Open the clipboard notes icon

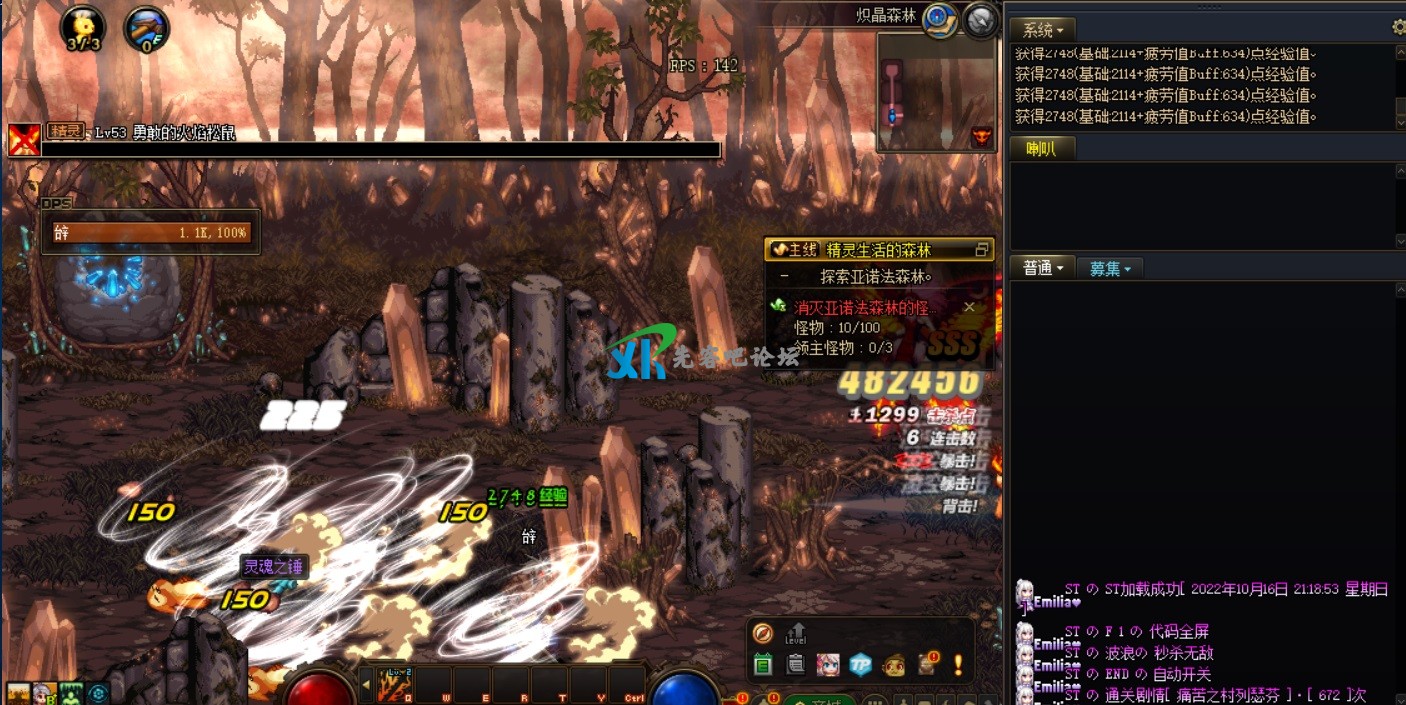pyautogui.click(x=795, y=664)
